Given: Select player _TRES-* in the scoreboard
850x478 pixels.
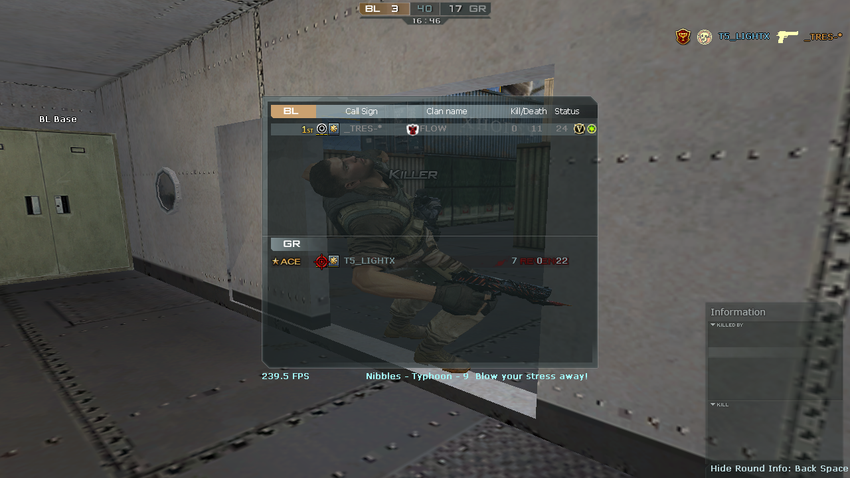Looking at the screenshot, I should click(x=366, y=129).
